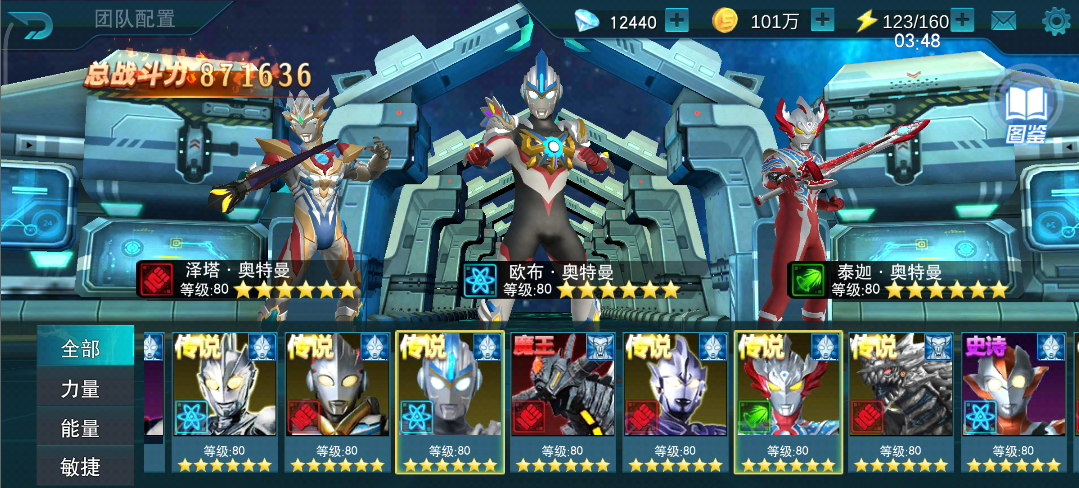Select the 泰迦·奥特曼 team slot nameplate
The height and width of the screenshot is (488, 1079).
(898, 280)
